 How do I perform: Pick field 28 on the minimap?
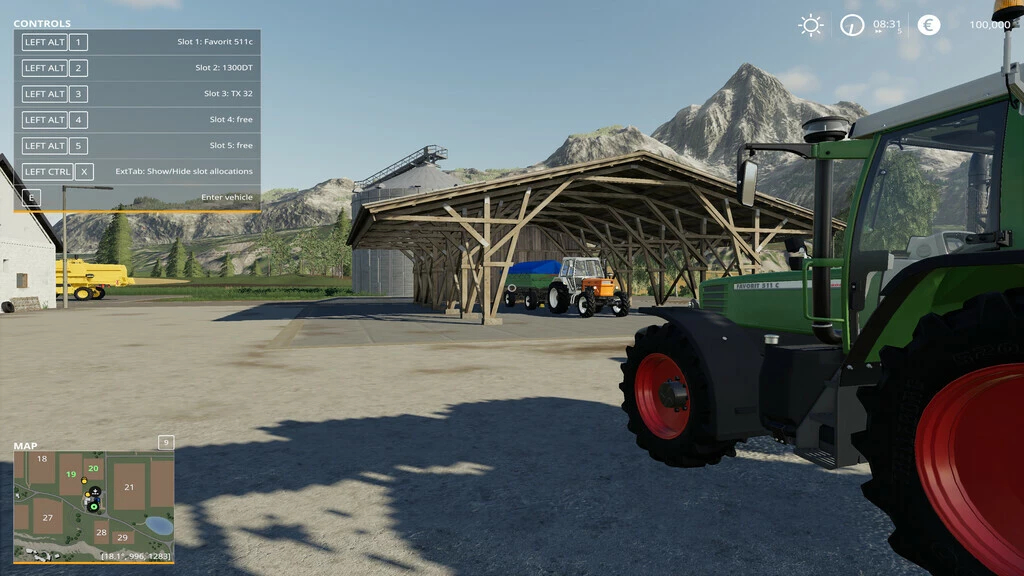(x=101, y=527)
